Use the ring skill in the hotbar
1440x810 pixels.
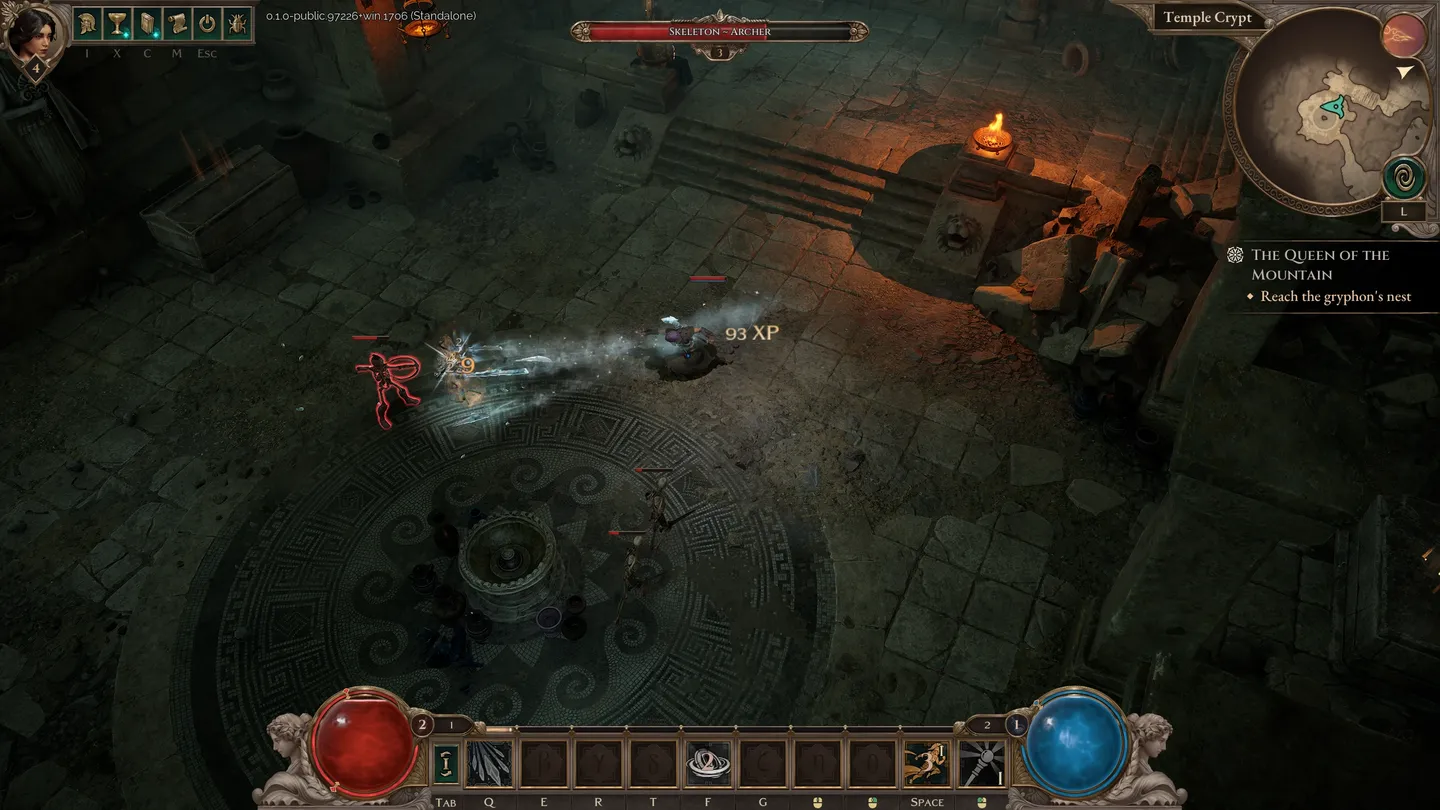tap(708, 764)
